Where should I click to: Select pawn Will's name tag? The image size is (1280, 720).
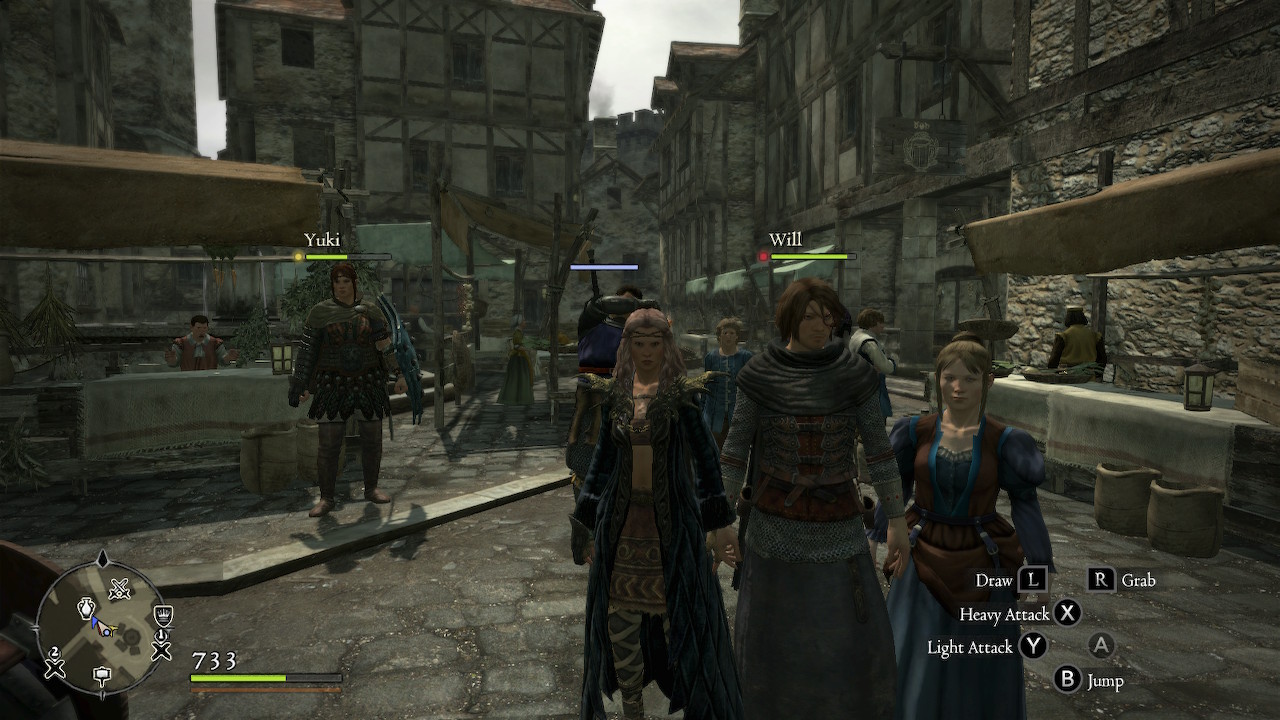[x=784, y=240]
